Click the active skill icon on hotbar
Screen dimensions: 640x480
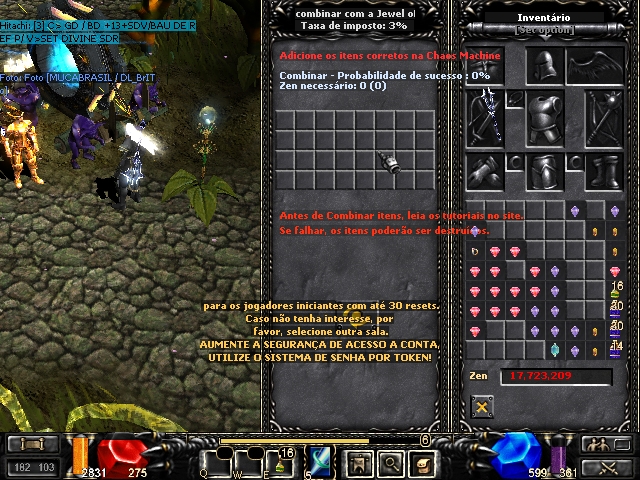pos(321,461)
